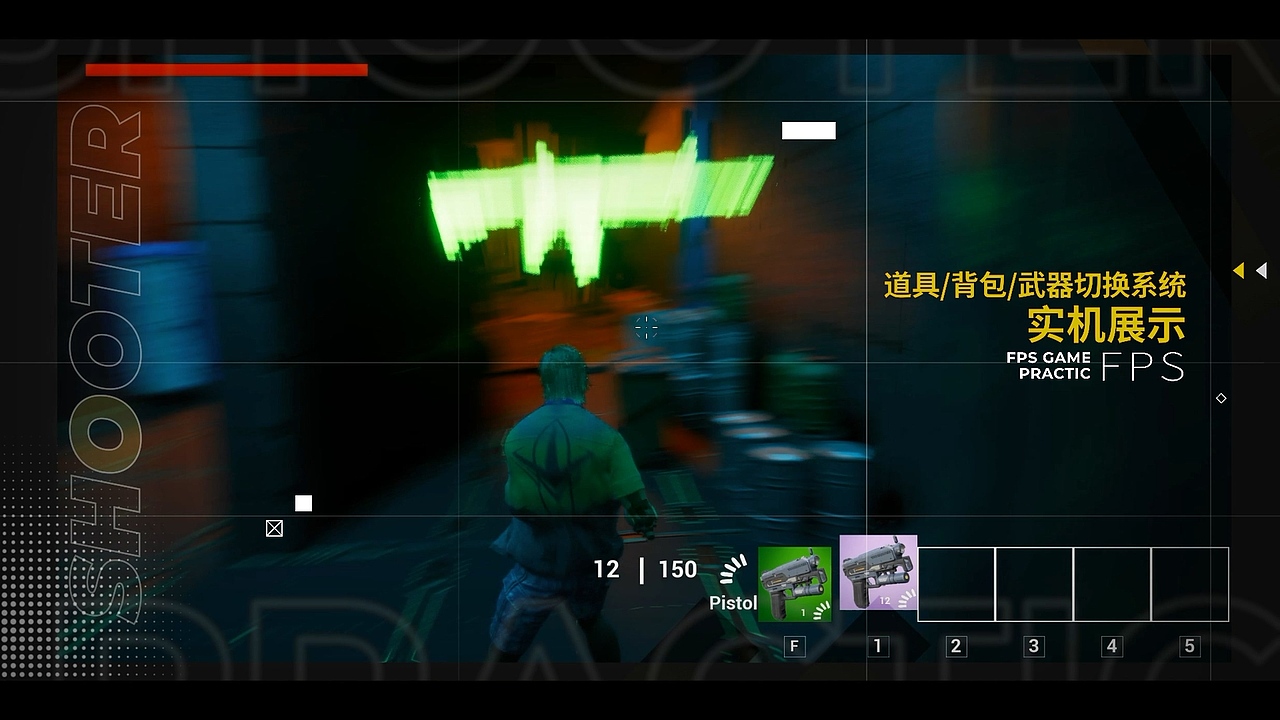Click the small diamond marker on right edge
This screenshot has width=1280, height=720.
point(1221,398)
